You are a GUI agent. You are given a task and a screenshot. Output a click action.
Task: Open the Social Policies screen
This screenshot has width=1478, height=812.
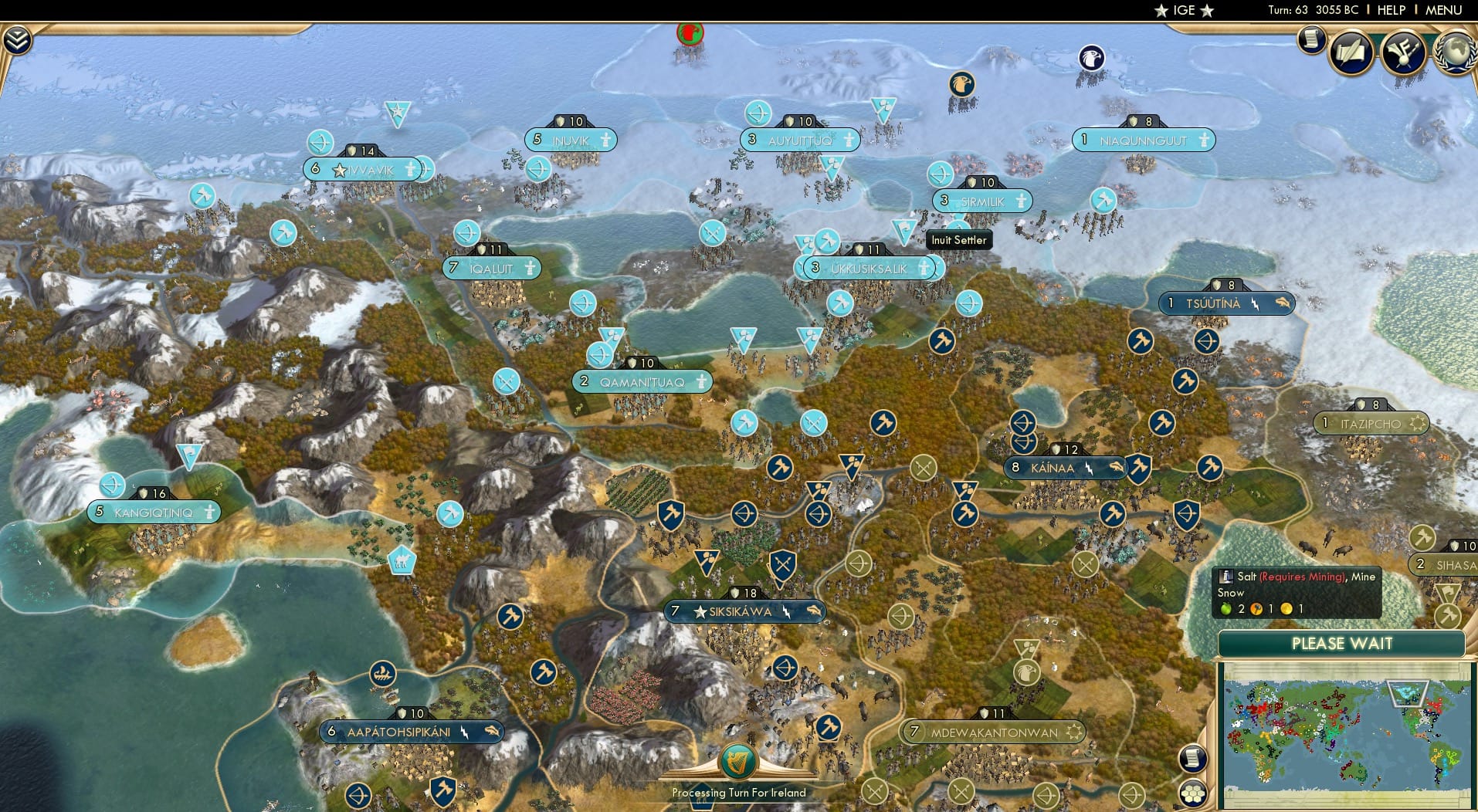click(1350, 52)
